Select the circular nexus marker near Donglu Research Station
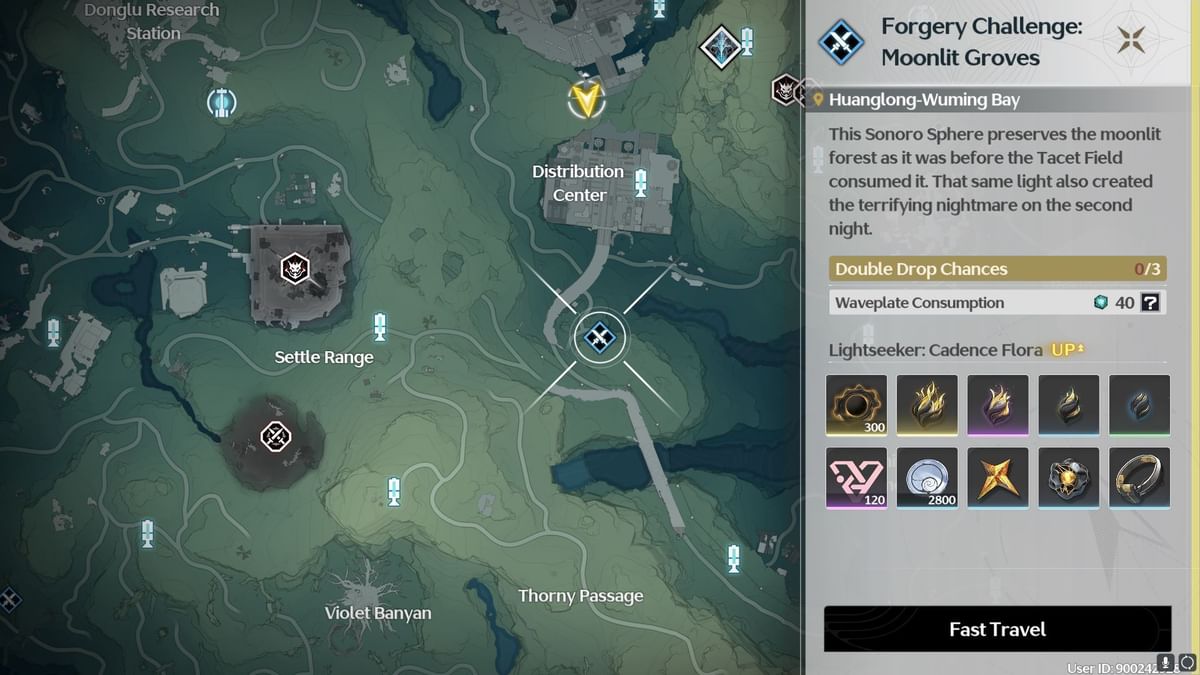 (221, 101)
